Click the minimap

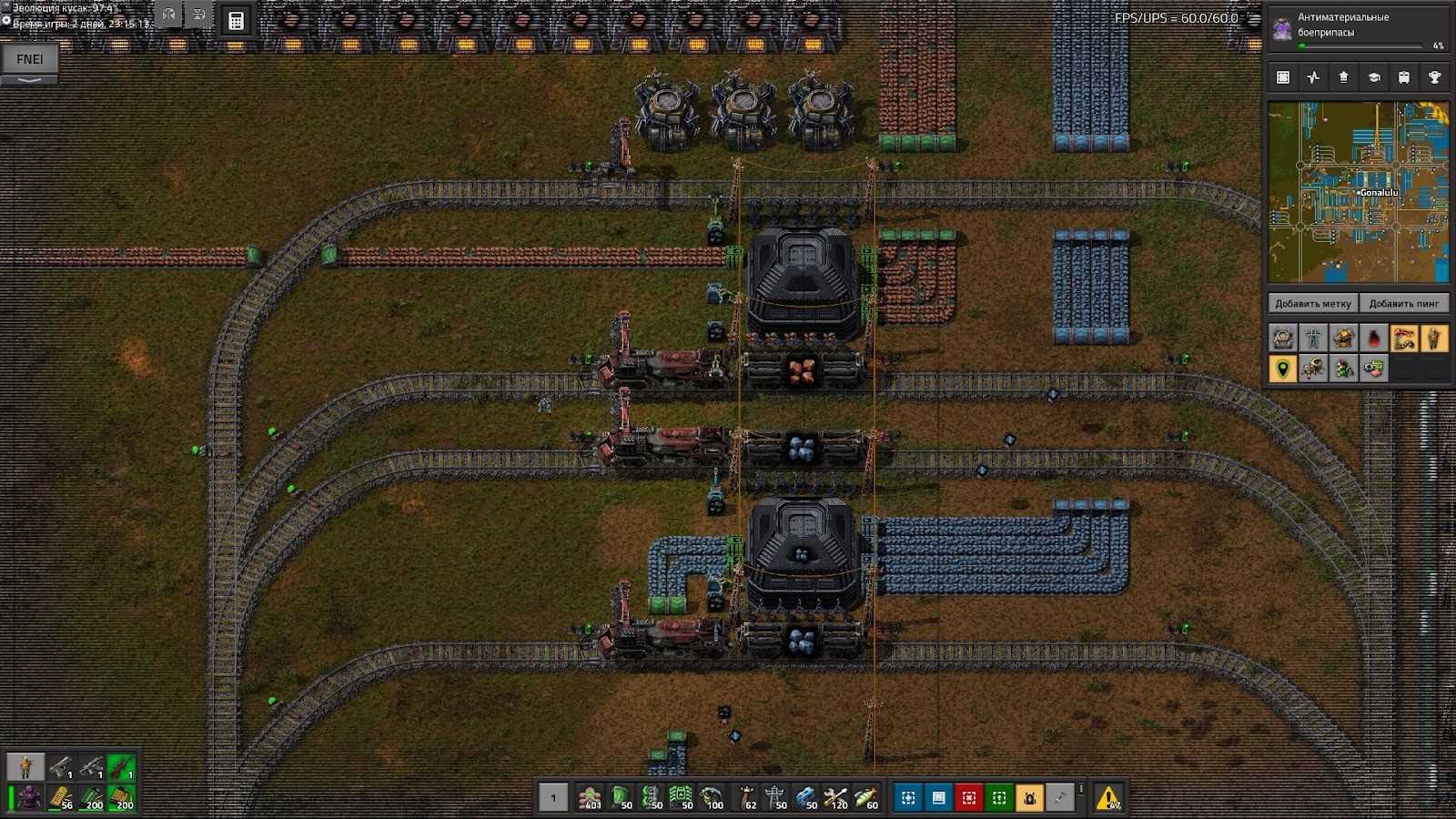coord(1358,192)
